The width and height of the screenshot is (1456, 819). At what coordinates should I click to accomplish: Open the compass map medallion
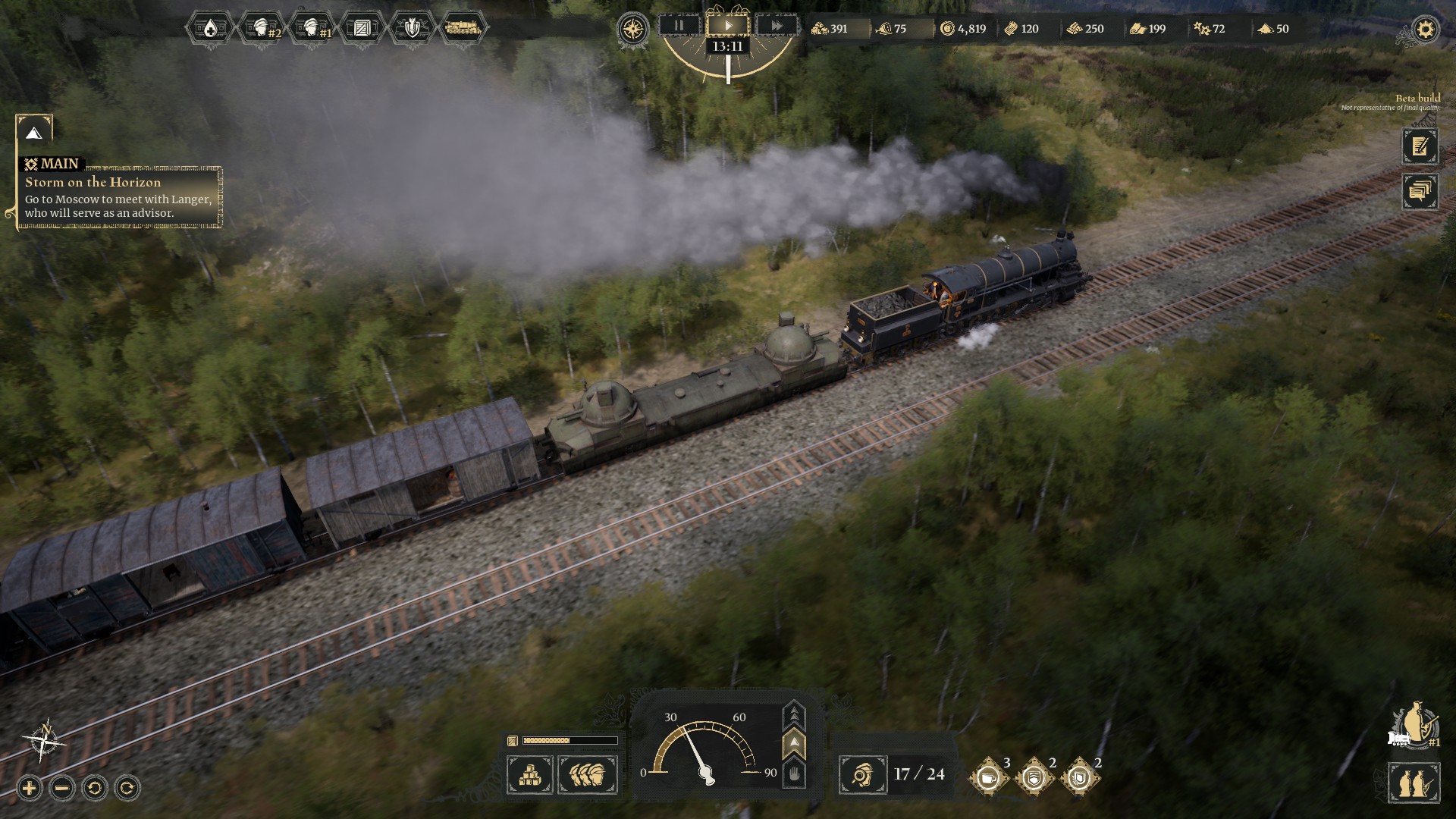click(x=632, y=30)
